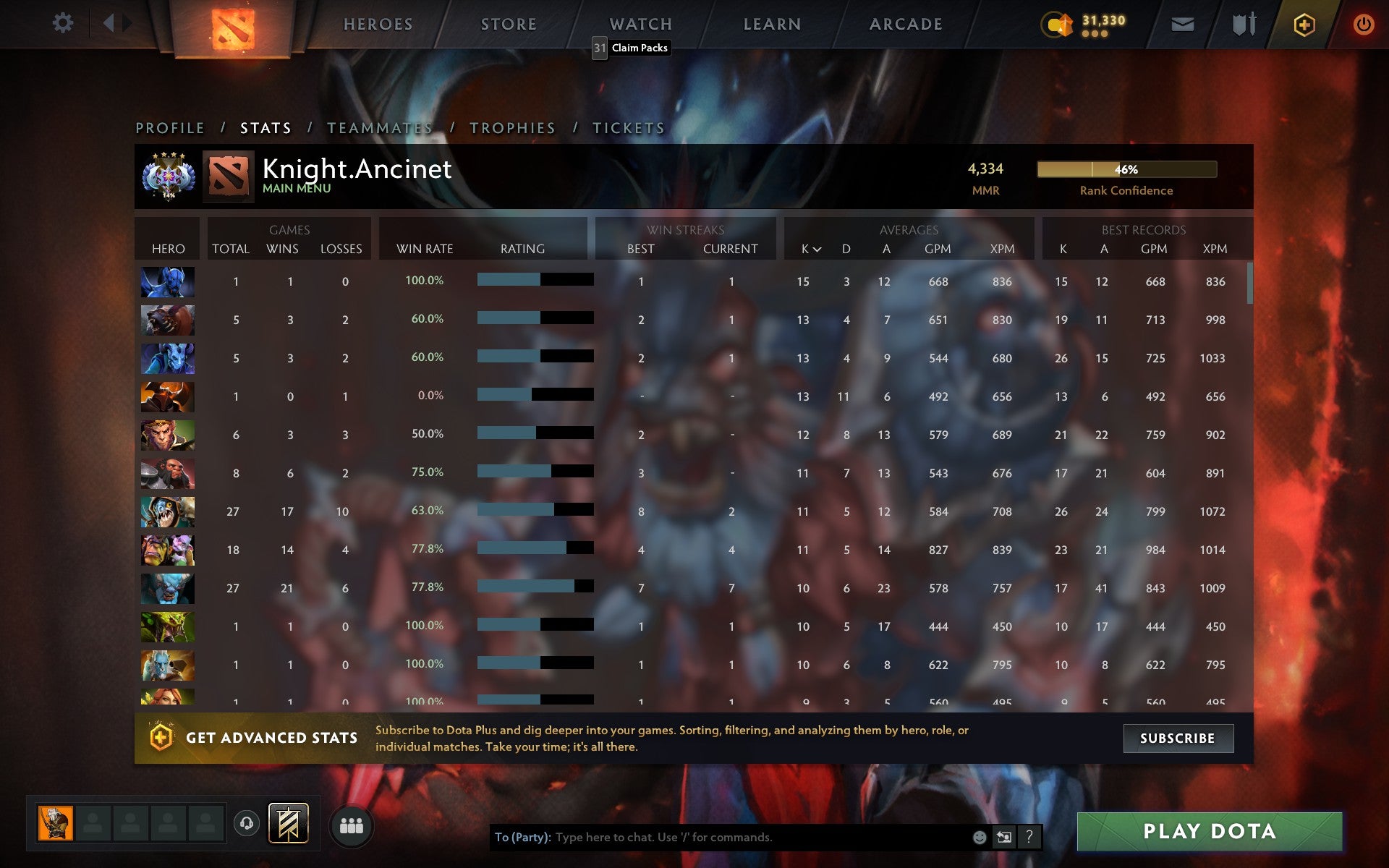1389x868 pixels.
Task: Click the power exit icon
Action: click(1362, 23)
